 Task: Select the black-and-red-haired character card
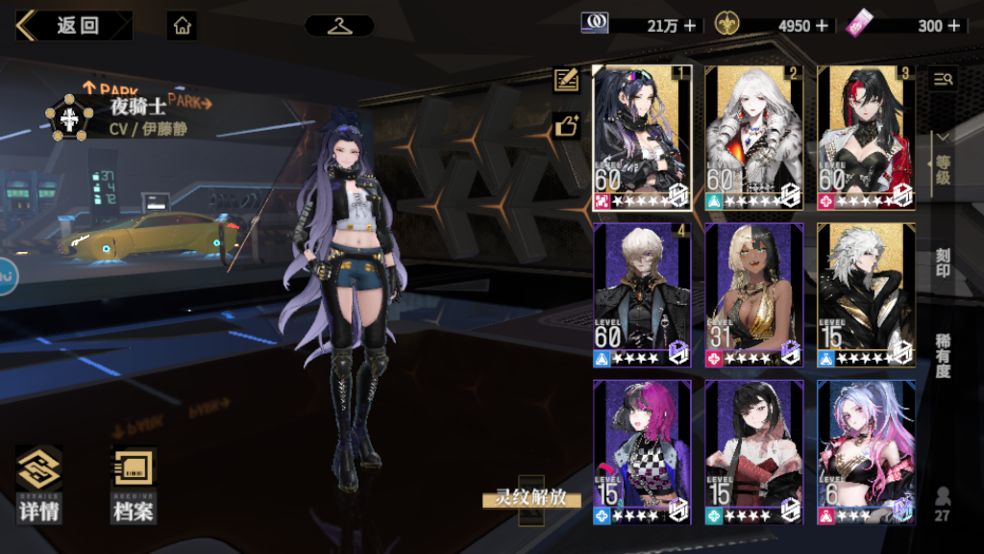[866, 137]
